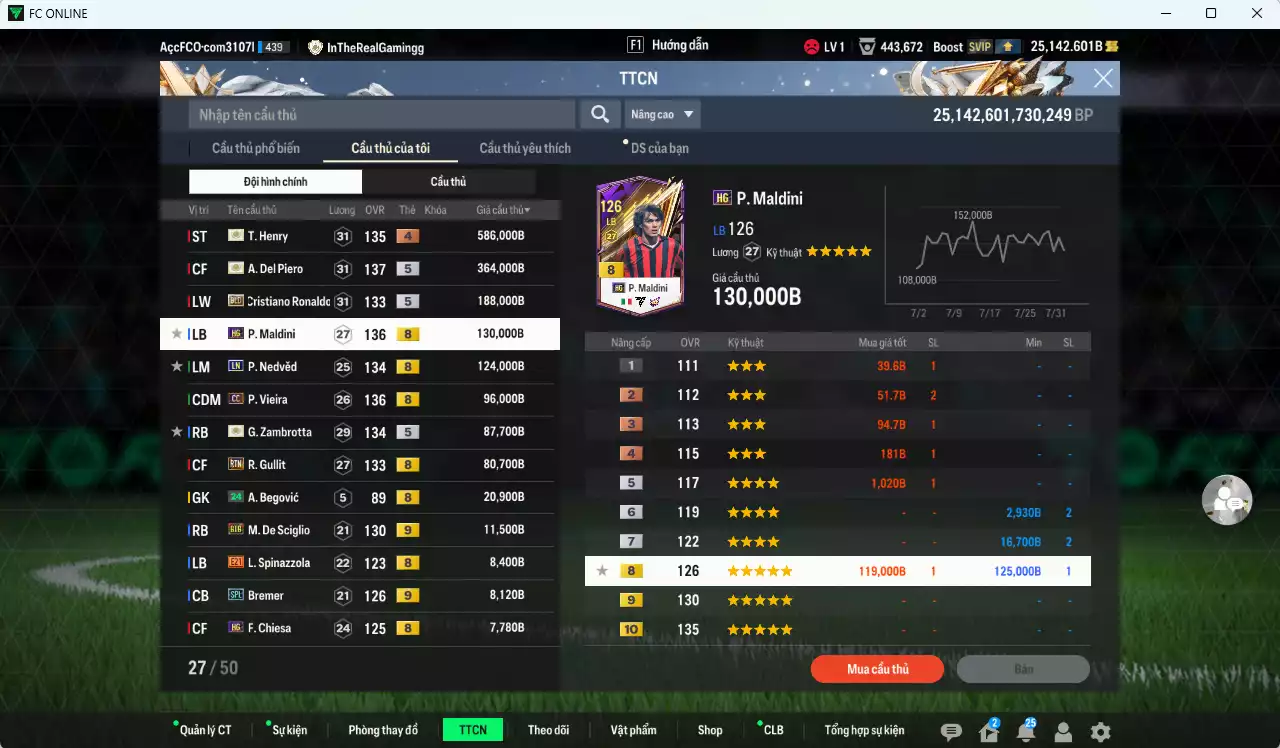1280x748 pixels.
Task: Open the Nâng cao dropdown
Action: click(x=662, y=114)
